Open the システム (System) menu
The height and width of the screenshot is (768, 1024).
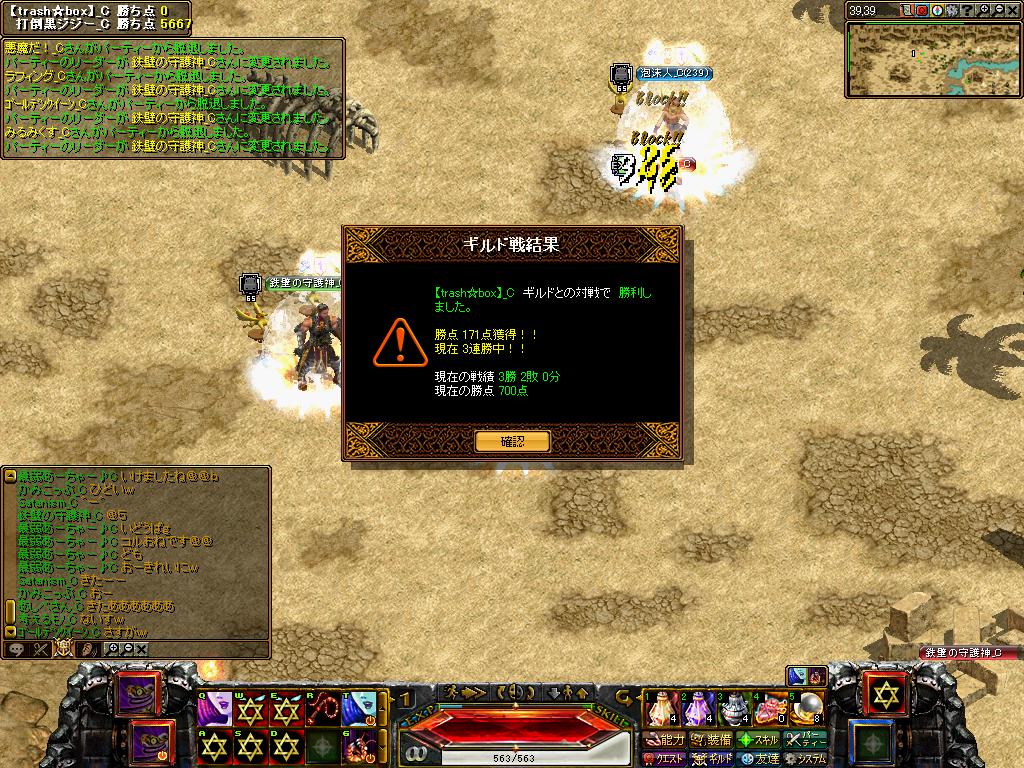(806, 759)
